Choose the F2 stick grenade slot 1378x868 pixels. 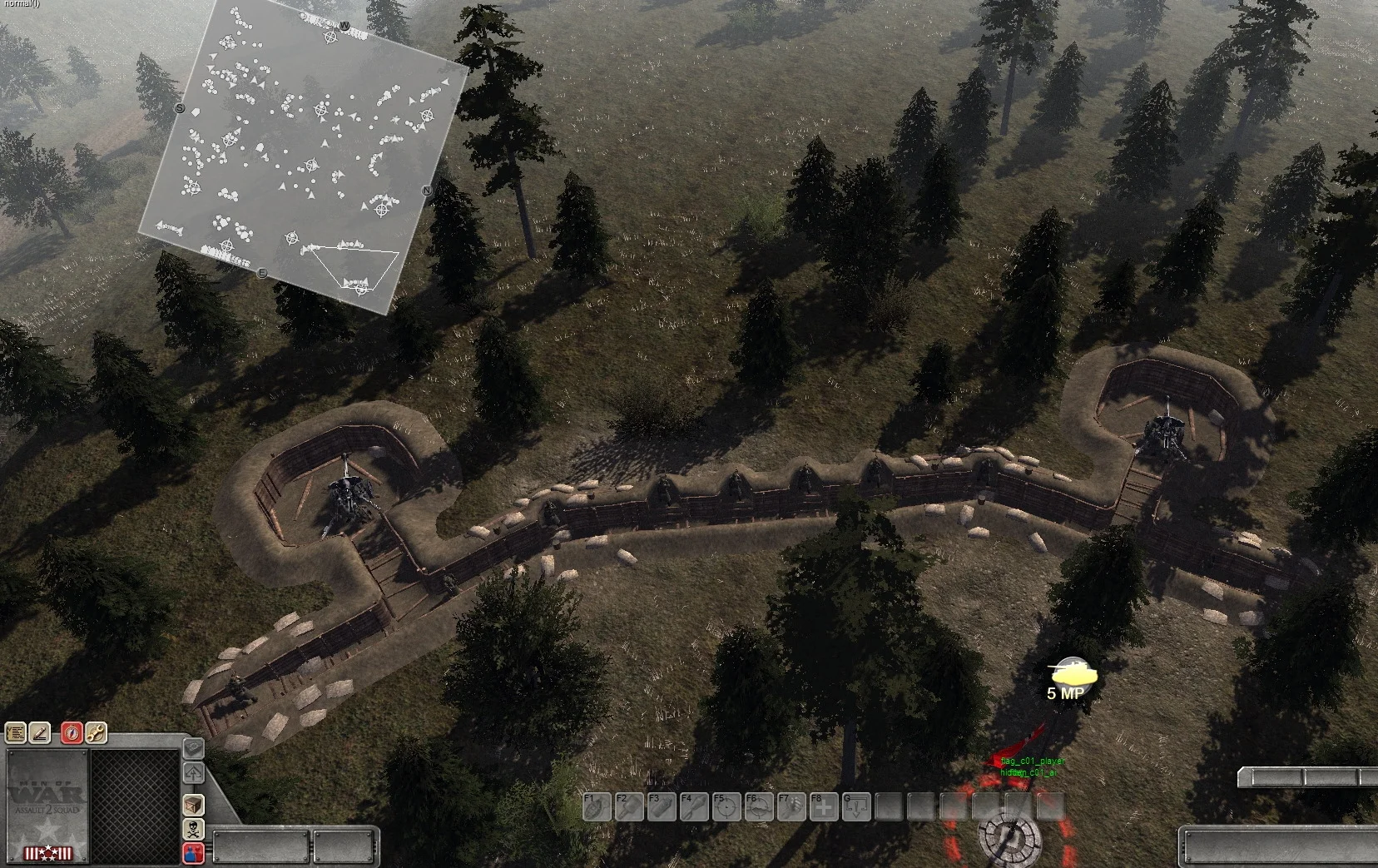pyautogui.click(x=629, y=806)
